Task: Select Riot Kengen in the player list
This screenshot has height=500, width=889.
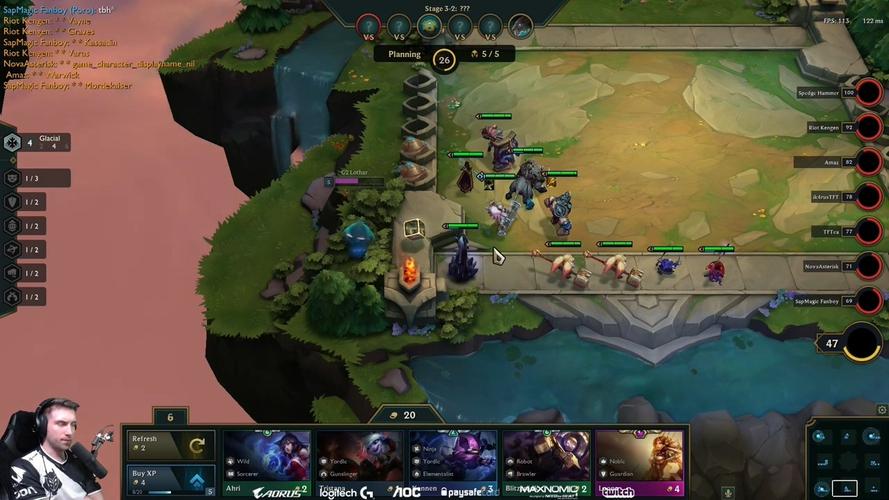Action: click(x=870, y=128)
